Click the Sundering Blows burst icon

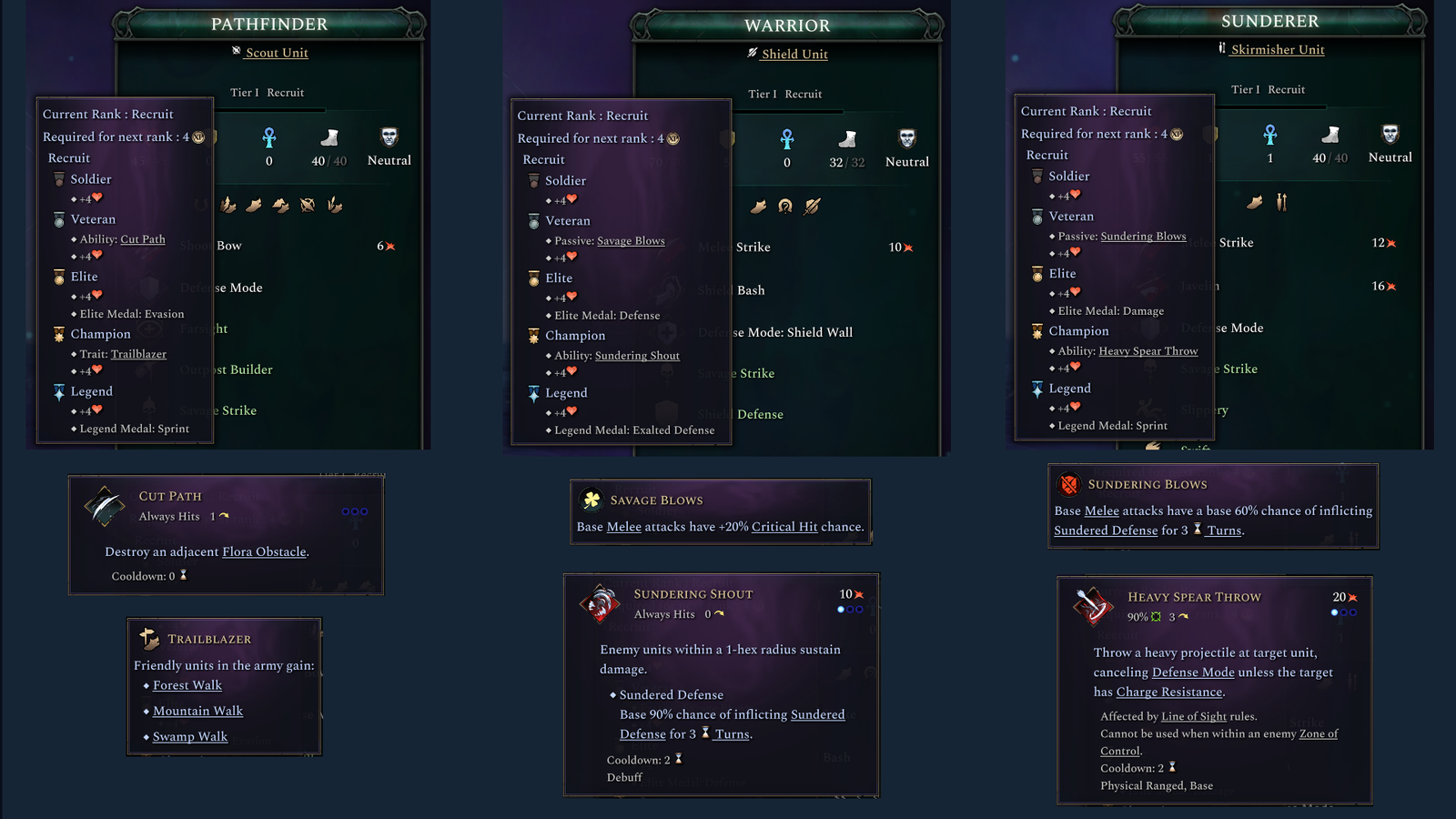pyautogui.click(x=1067, y=483)
